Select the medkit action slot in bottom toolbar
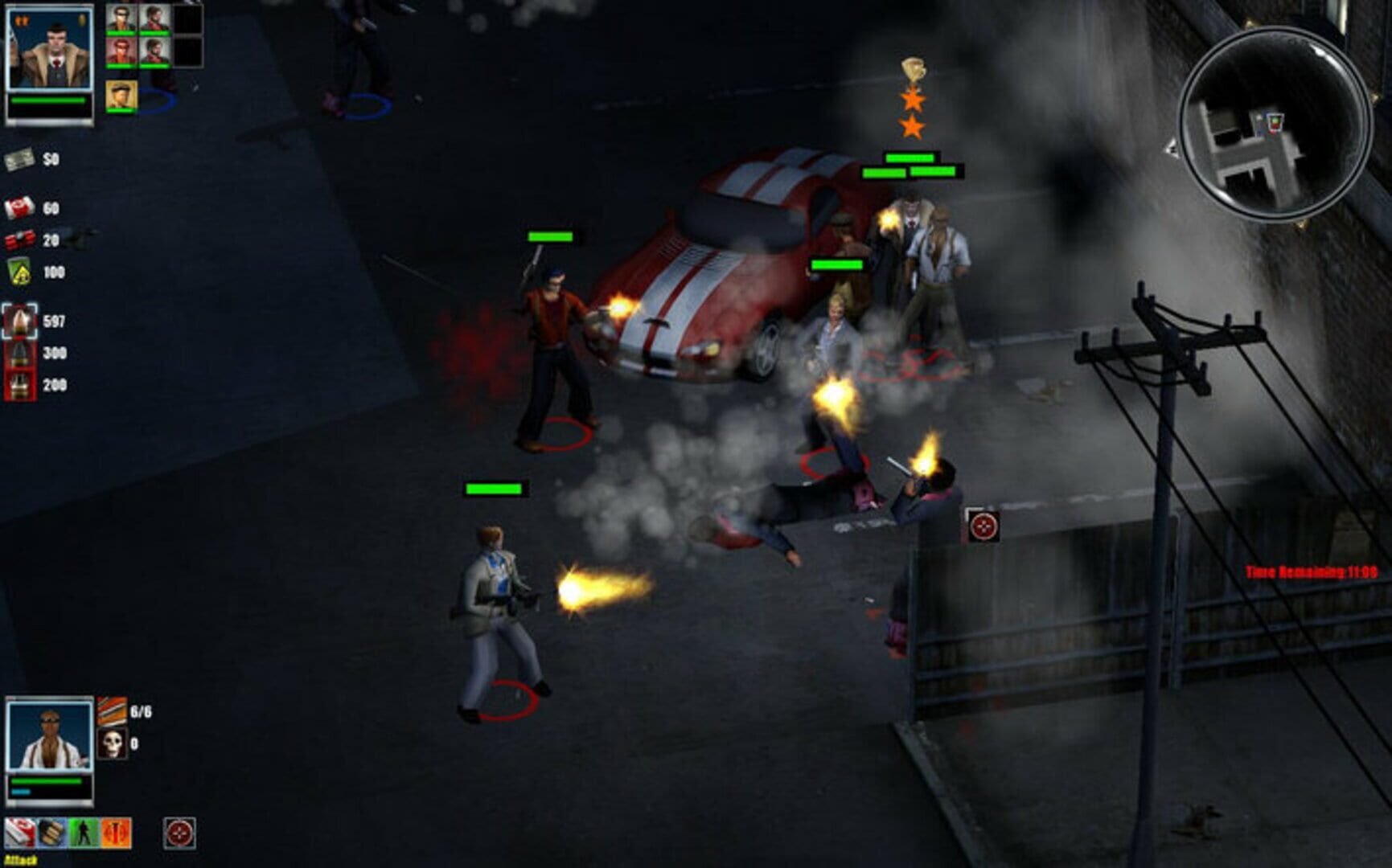This screenshot has width=1392, height=868. pos(19,833)
